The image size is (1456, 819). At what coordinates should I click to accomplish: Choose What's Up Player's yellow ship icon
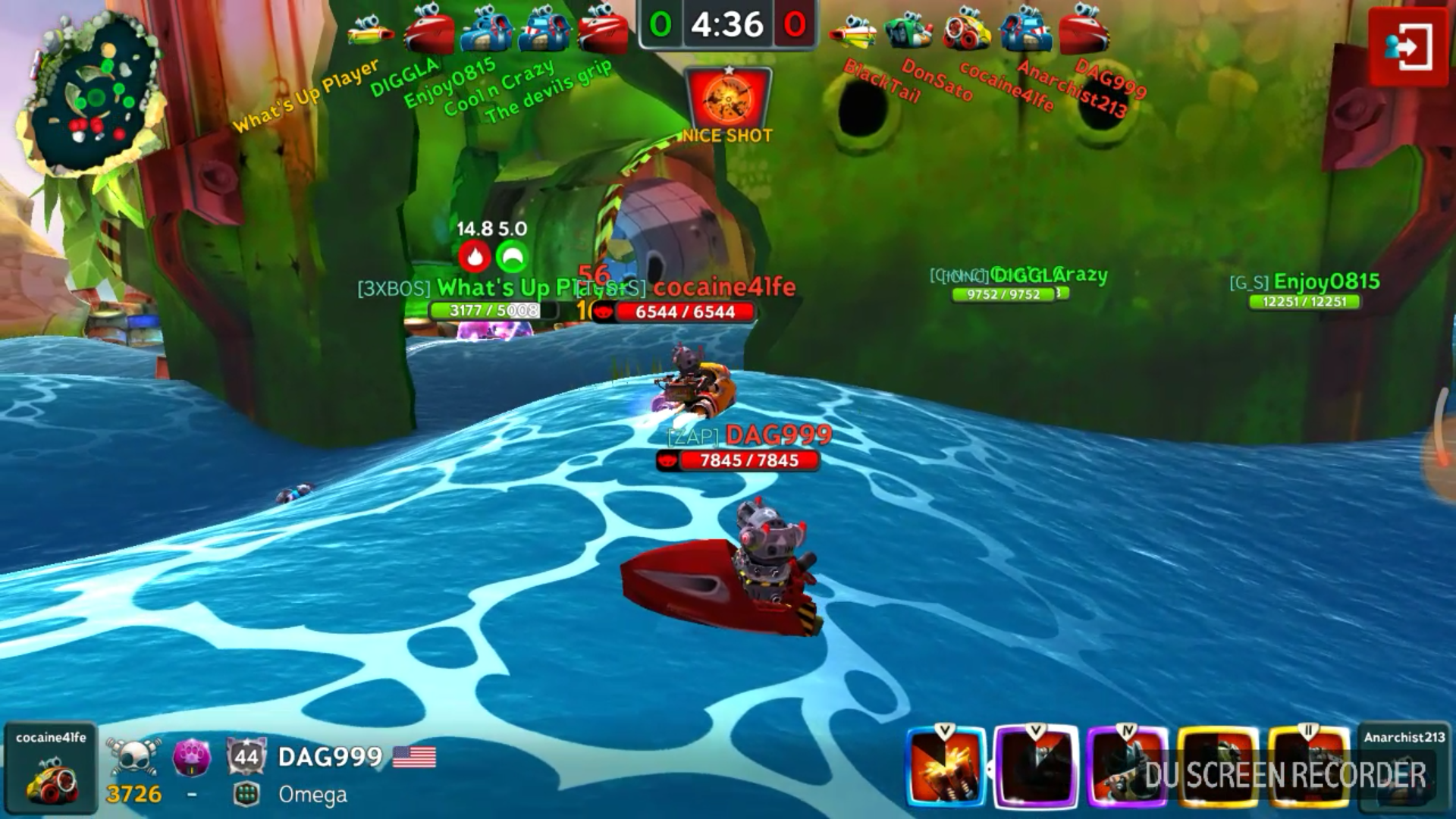[371, 30]
